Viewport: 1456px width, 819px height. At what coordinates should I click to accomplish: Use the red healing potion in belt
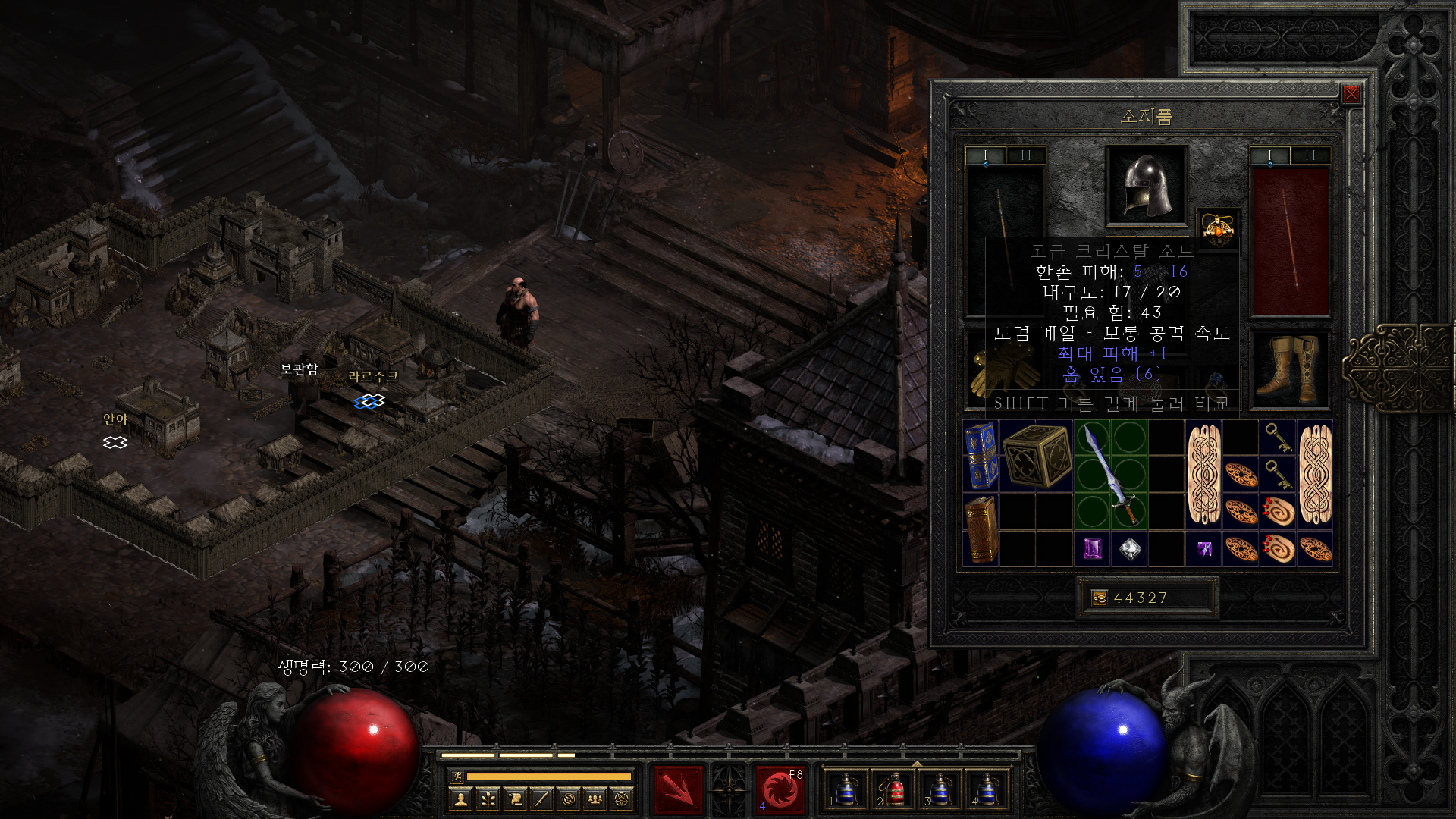tap(892, 790)
